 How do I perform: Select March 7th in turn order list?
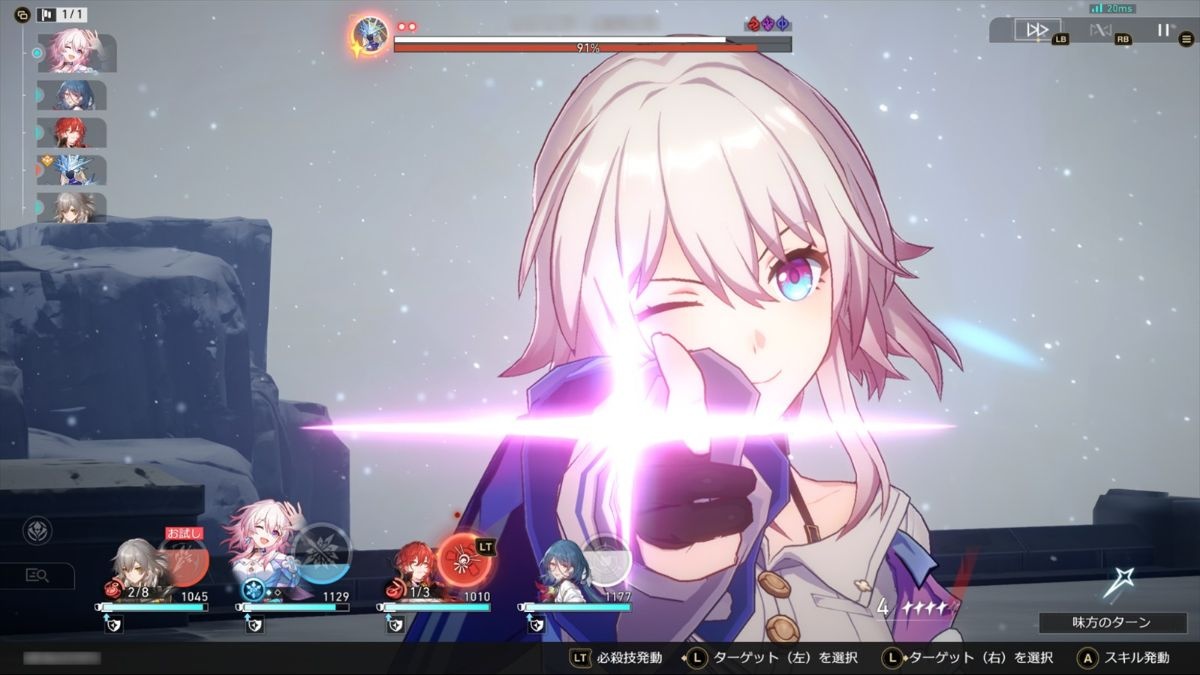click(76, 52)
